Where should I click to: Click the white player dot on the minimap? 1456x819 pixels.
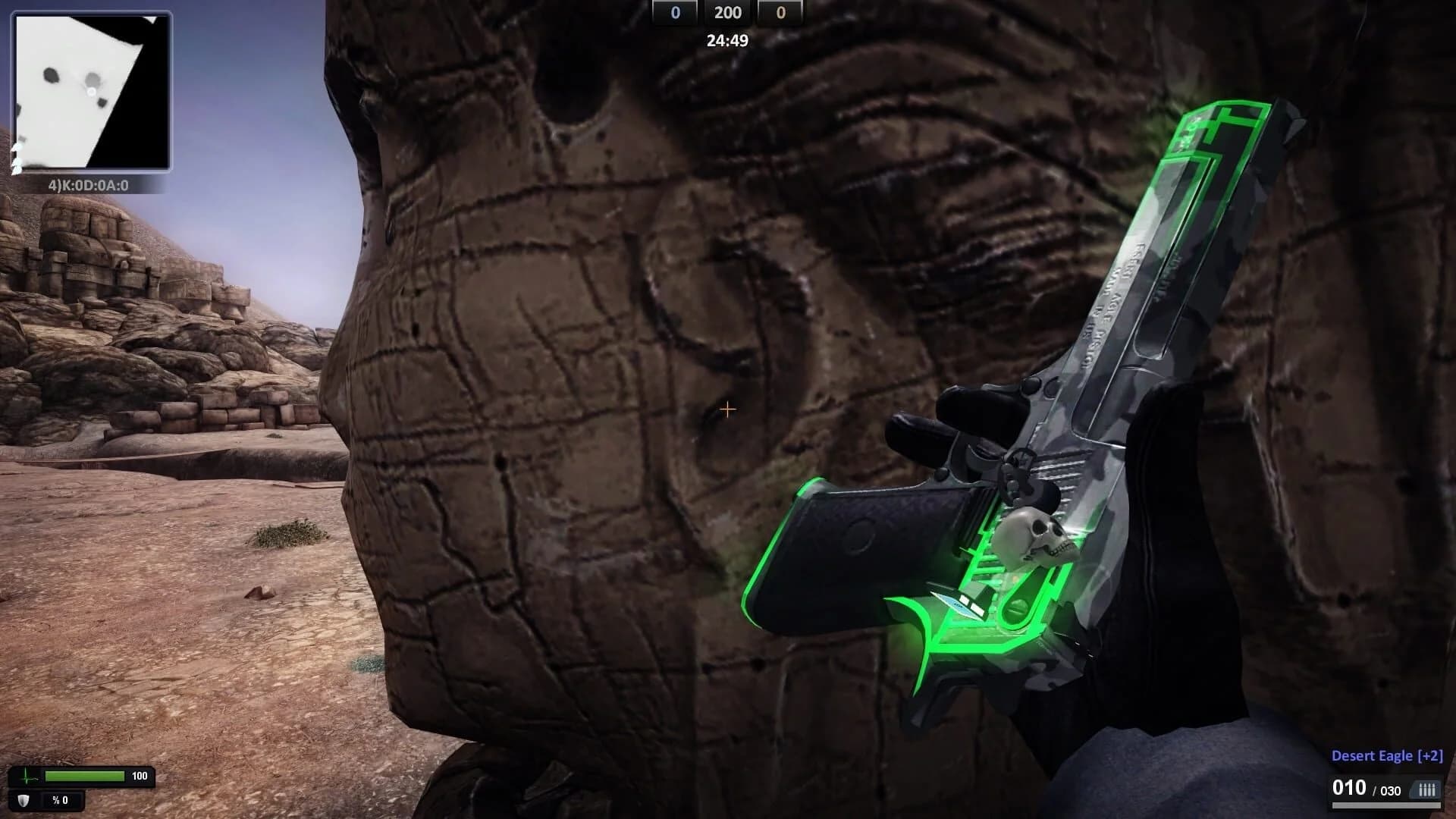tap(93, 93)
